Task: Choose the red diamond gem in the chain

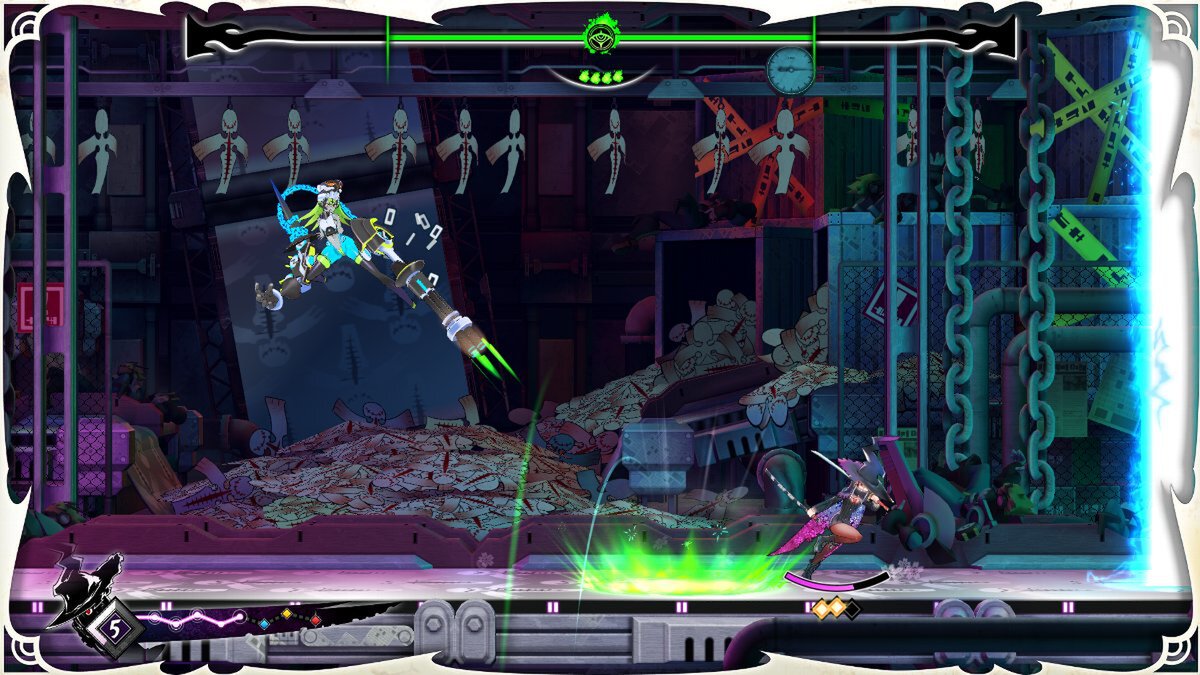Action: [x=315, y=621]
